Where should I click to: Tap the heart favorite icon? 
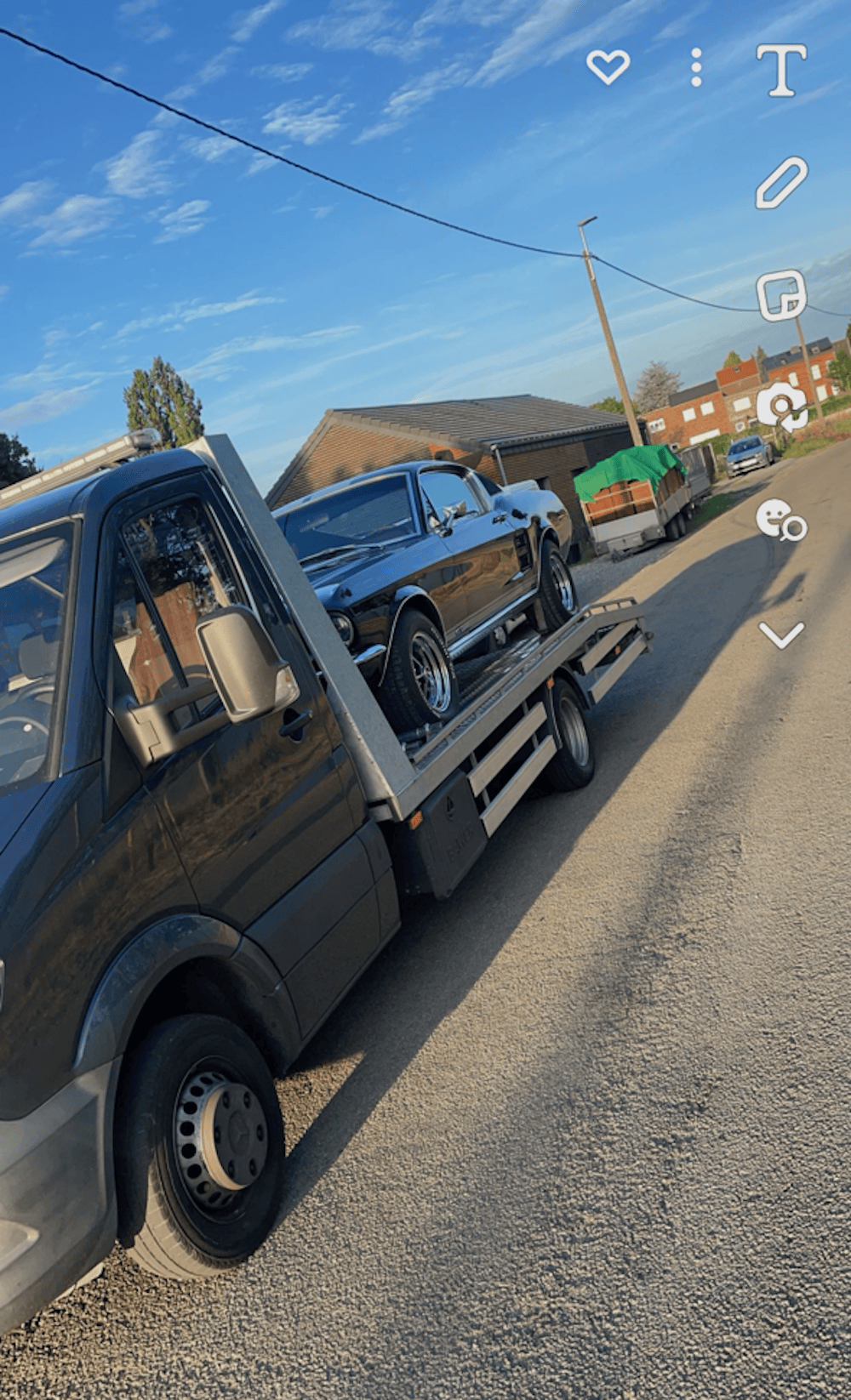point(608,66)
